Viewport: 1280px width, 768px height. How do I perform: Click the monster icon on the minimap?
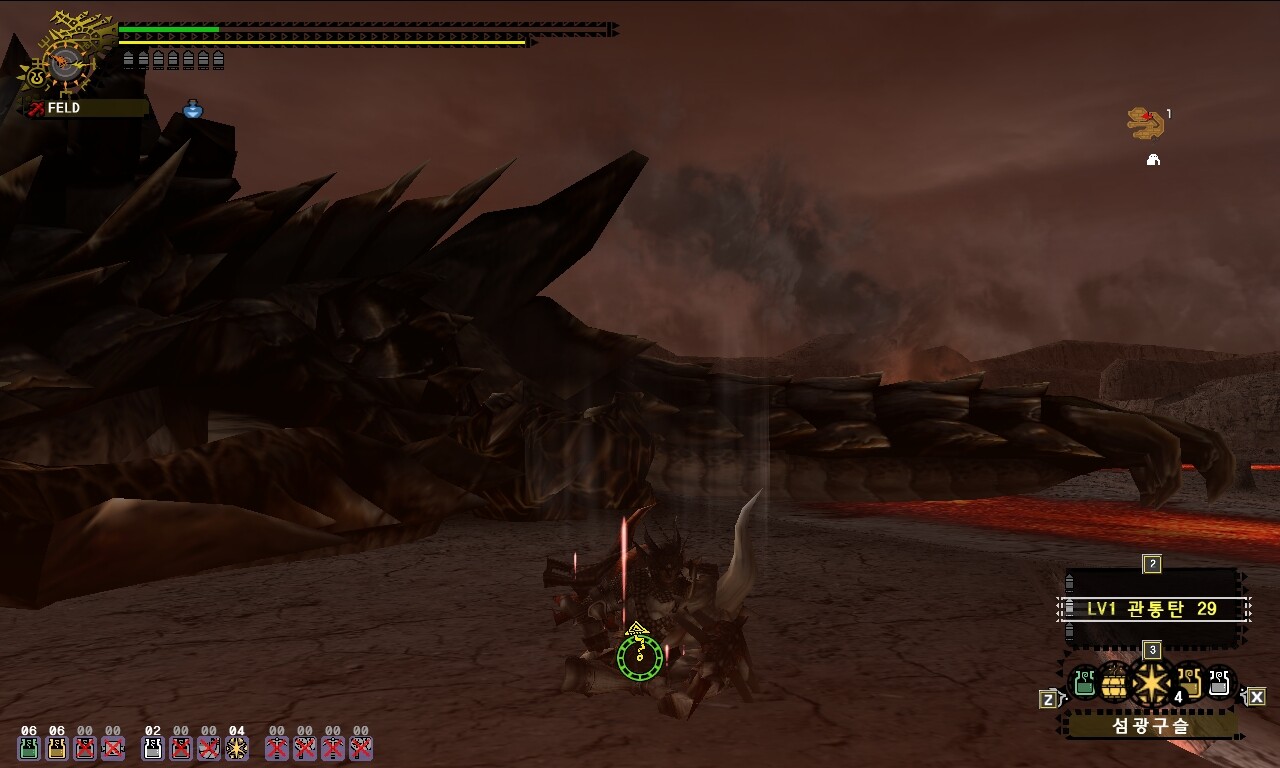point(1145,123)
